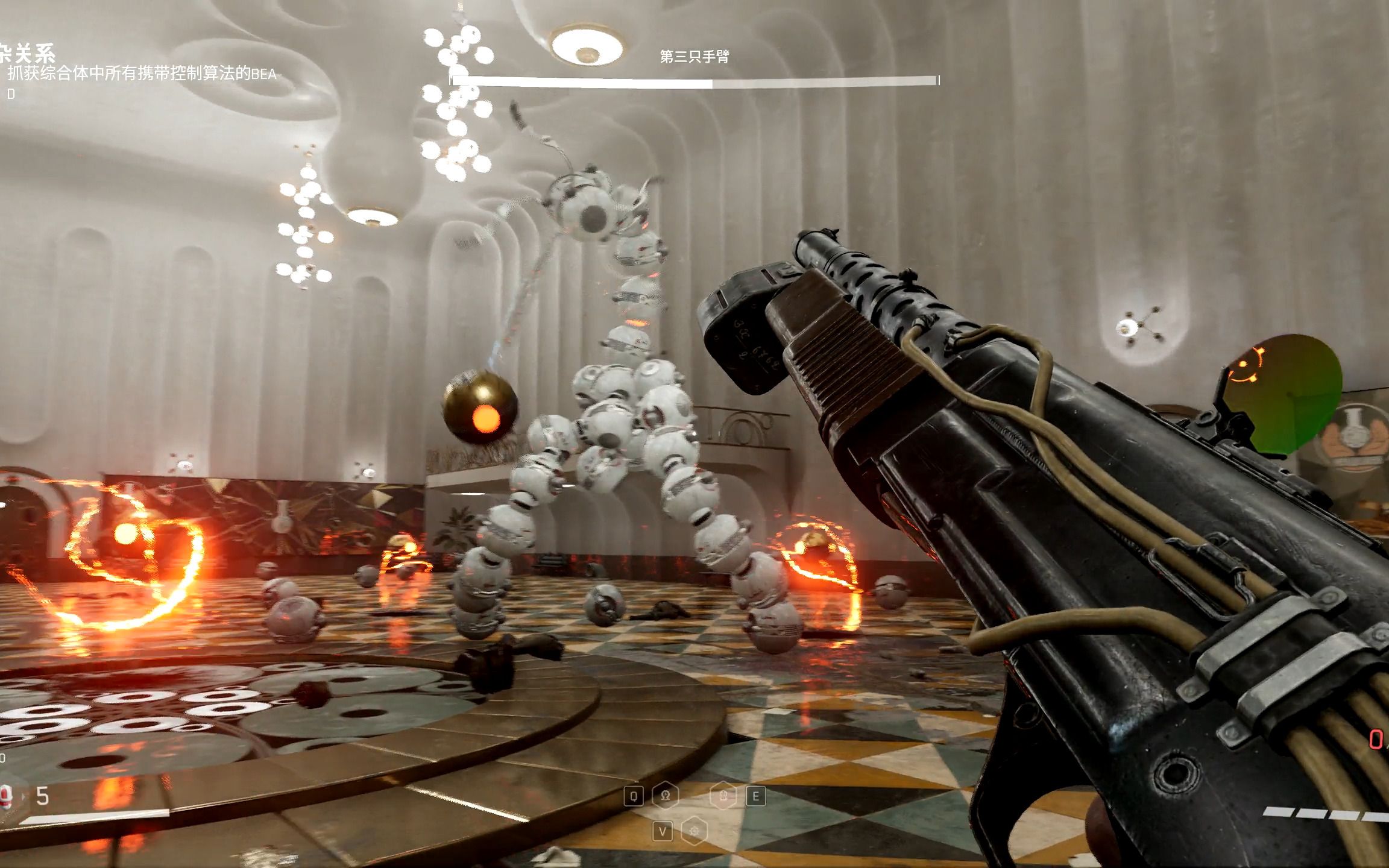Trigger the gear-shaped ability hexagon
Screen dimensions: 1389x868
pyautogui.click(x=694, y=832)
